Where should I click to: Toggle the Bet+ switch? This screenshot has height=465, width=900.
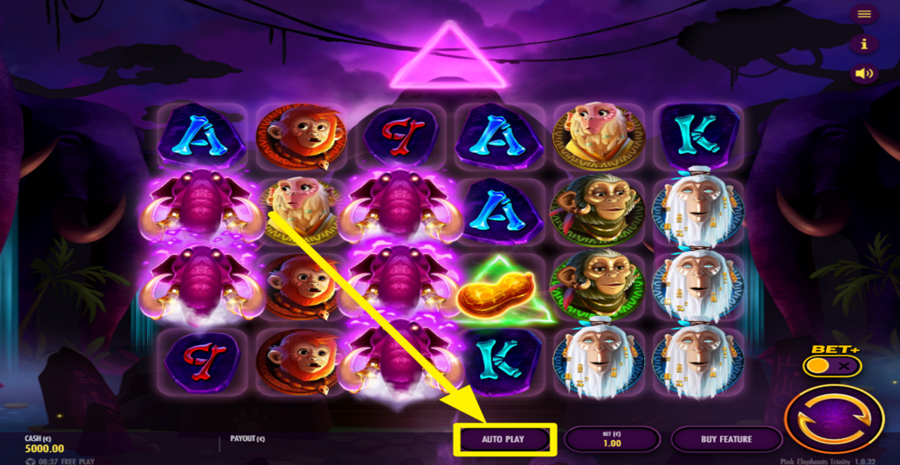[x=831, y=367]
